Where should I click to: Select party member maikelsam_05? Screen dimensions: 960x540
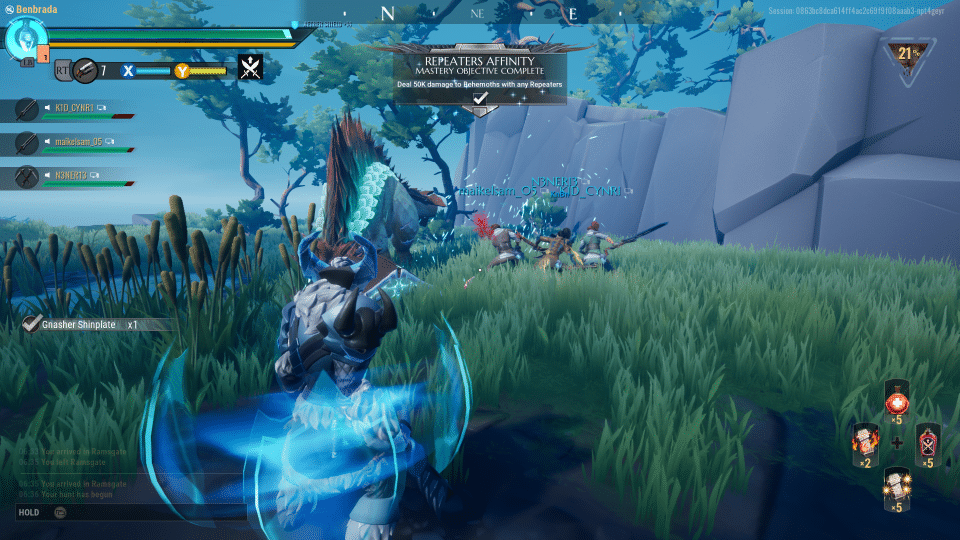click(75, 143)
